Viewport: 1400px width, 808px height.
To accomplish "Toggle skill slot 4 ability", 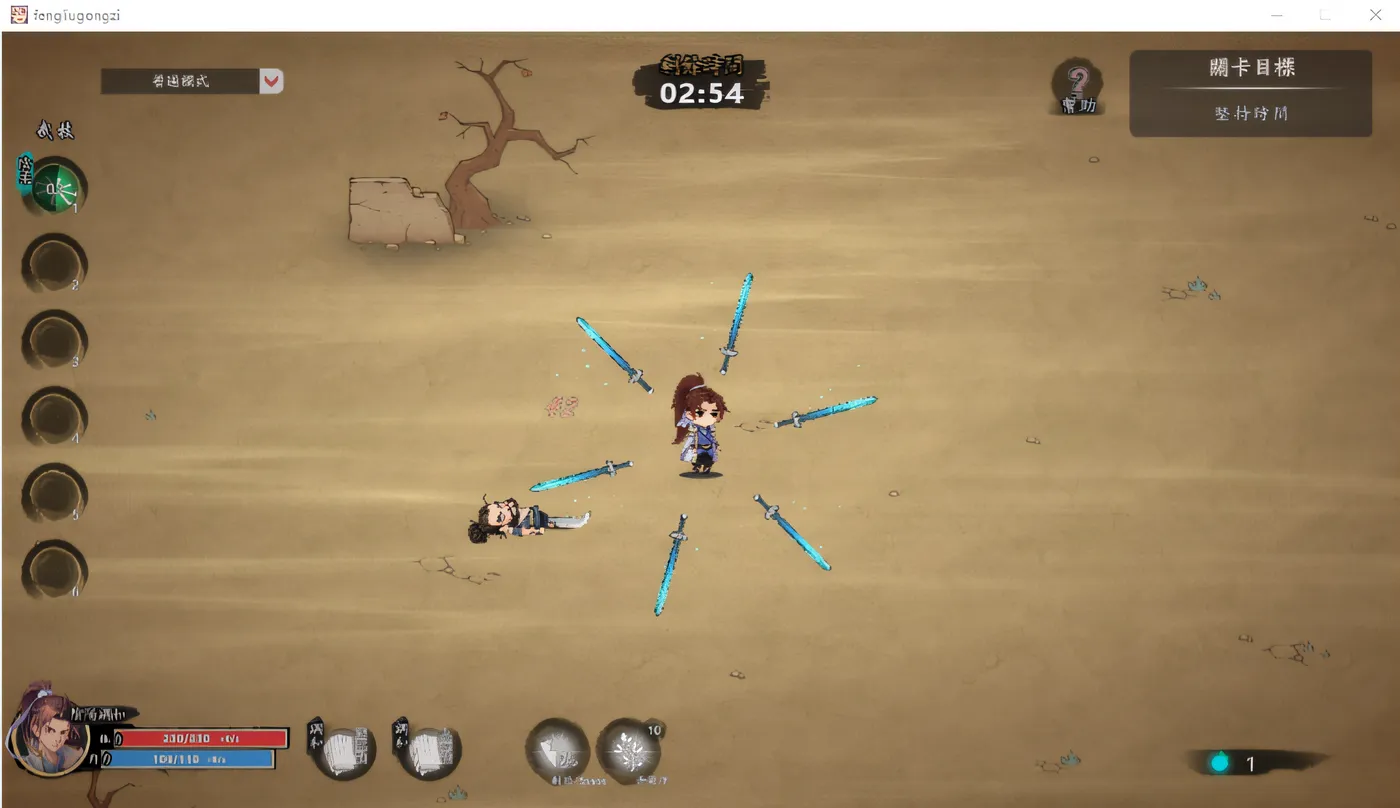I will [x=53, y=417].
